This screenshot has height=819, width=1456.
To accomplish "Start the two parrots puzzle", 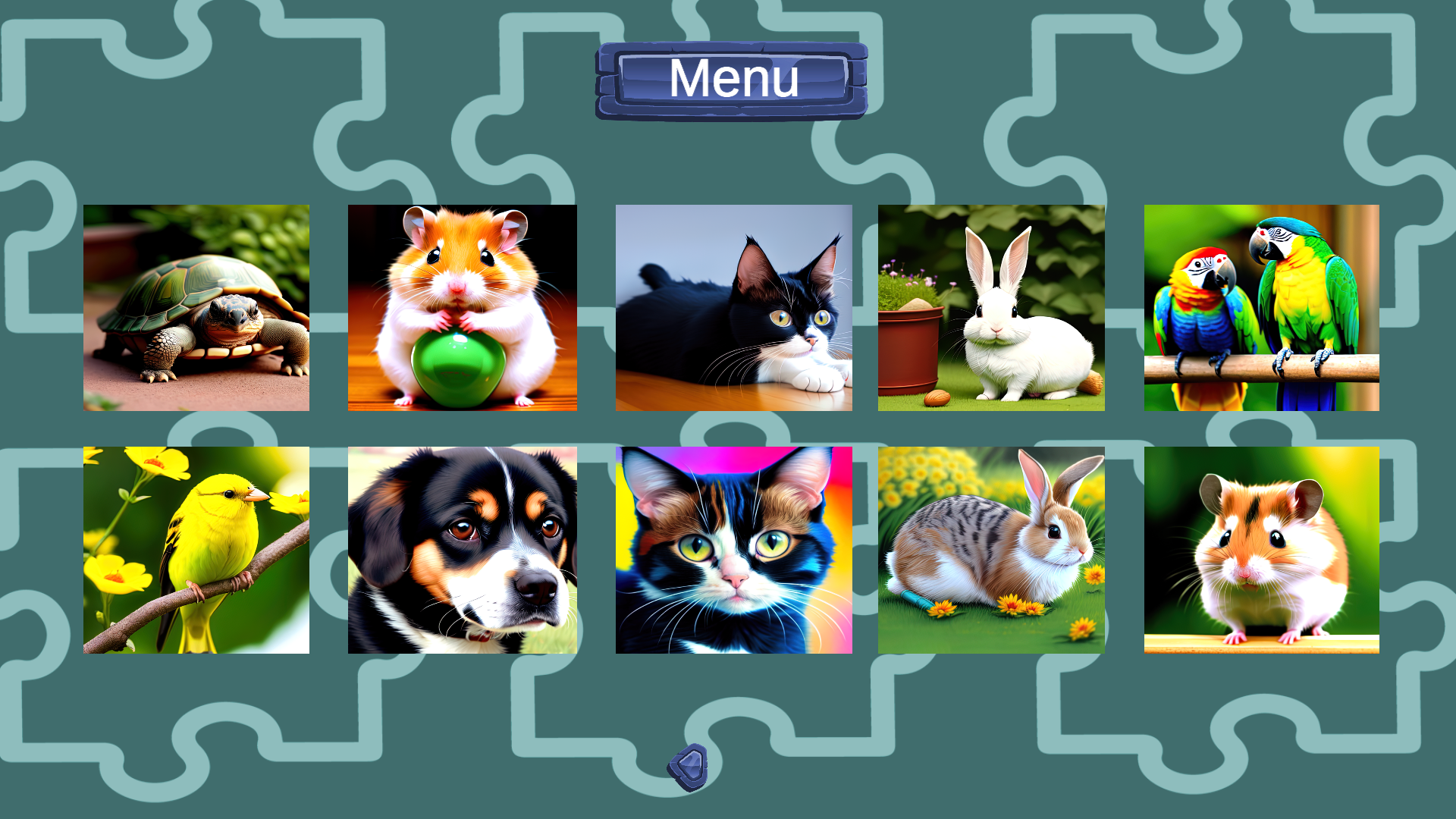I will point(1260,306).
